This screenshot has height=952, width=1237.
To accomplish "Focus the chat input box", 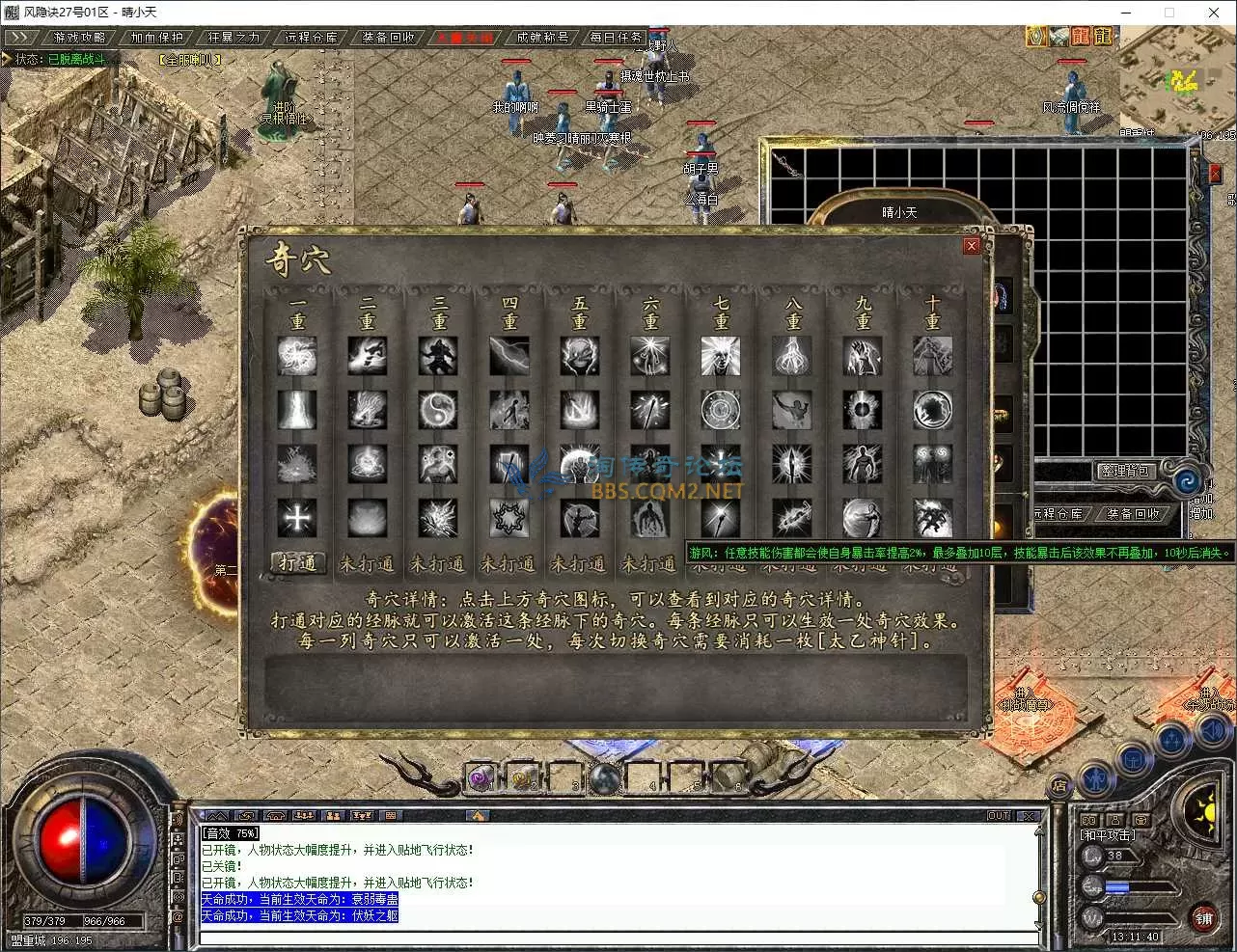I will click(x=618, y=938).
